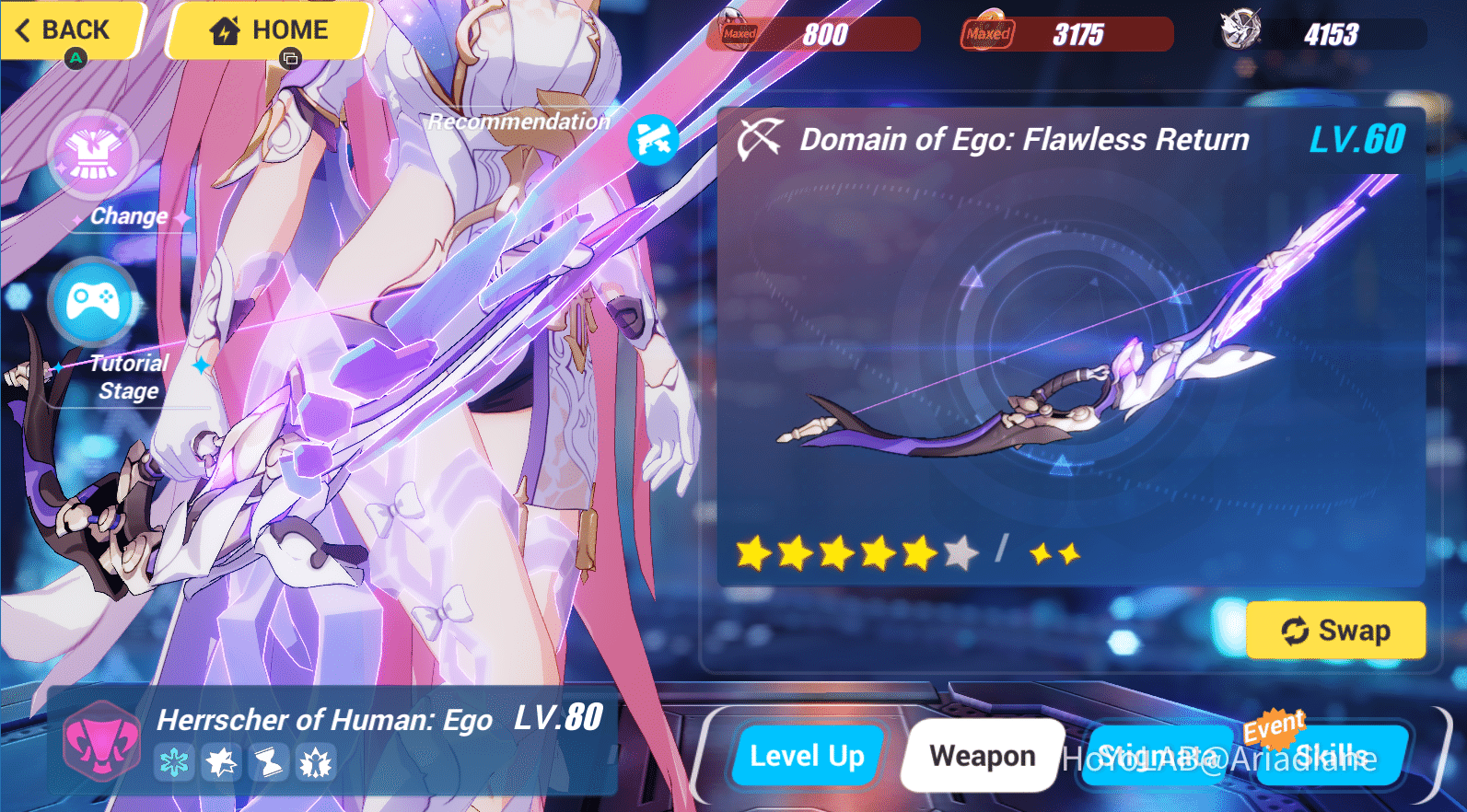Select the hourglass status icon
Image resolution: width=1467 pixels, height=812 pixels.
270,762
